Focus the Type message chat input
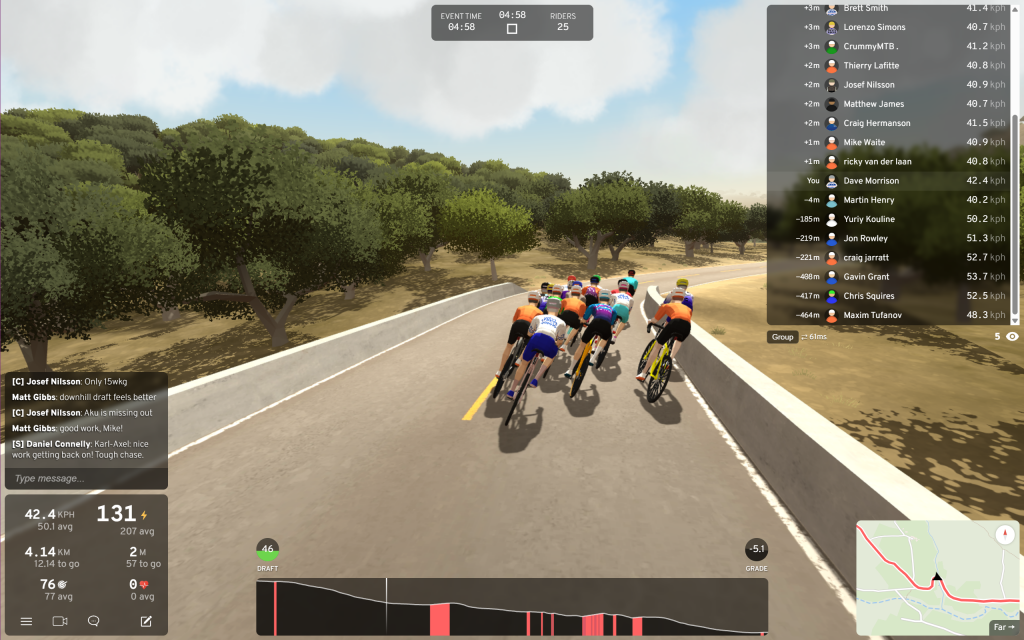The width and height of the screenshot is (1024, 640). coord(85,478)
